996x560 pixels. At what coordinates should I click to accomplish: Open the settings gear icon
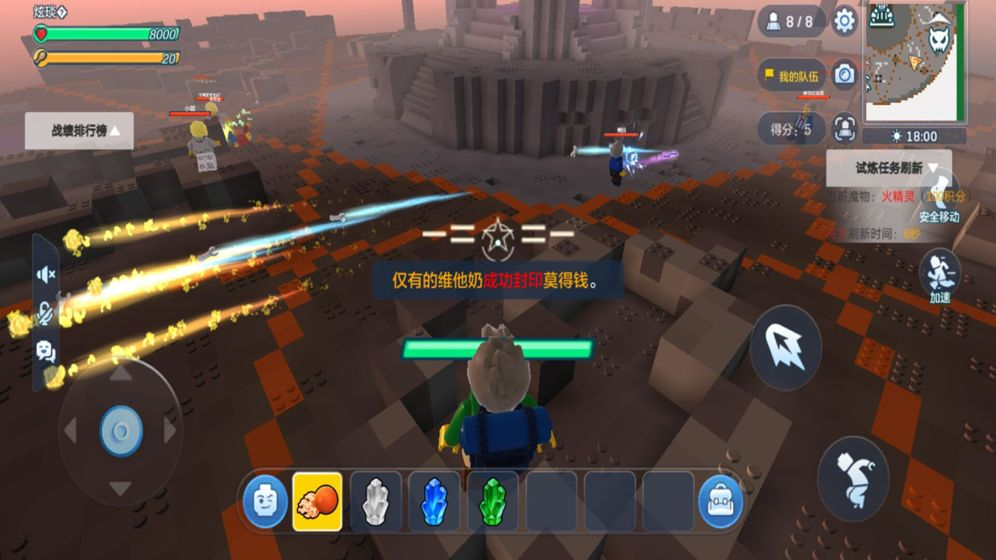coord(845,21)
